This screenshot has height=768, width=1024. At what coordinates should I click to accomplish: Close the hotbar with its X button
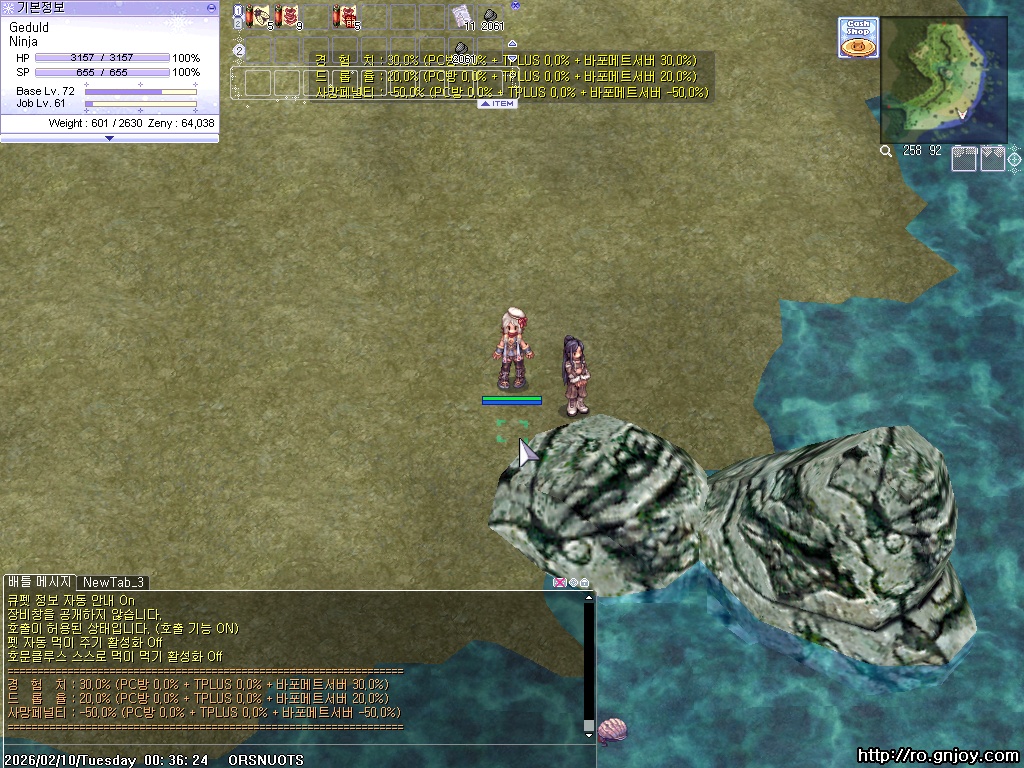[x=515, y=5]
